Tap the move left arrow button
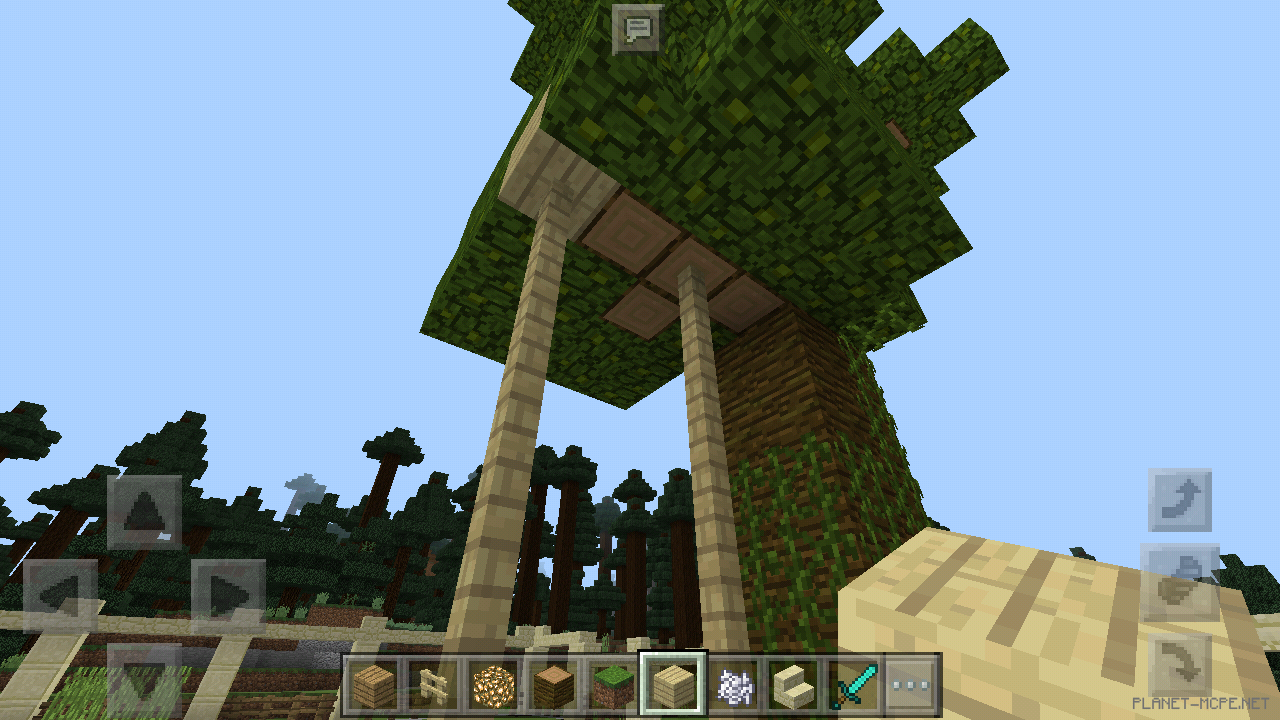The height and width of the screenshot is (720, 1280). click(60, 597)
